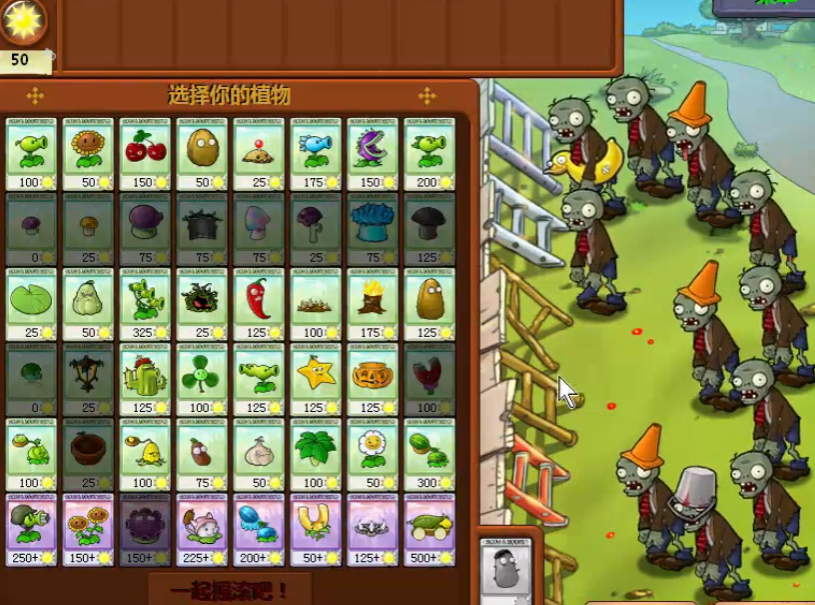Select the Cactus seed card
This screenshot has width=815, height=605.
coord(145,379)
